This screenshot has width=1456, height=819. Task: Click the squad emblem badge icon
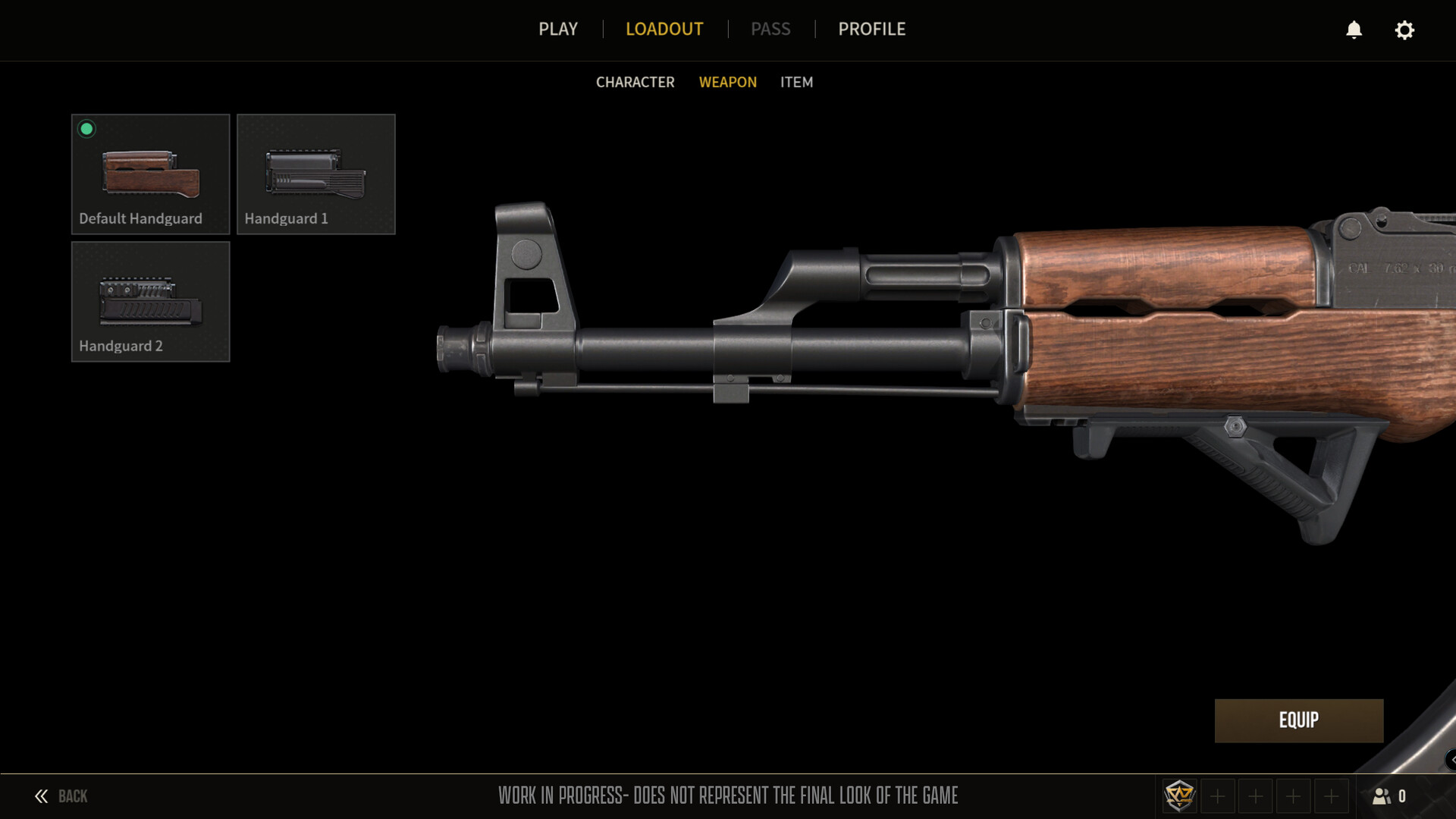coord(1179,796)
